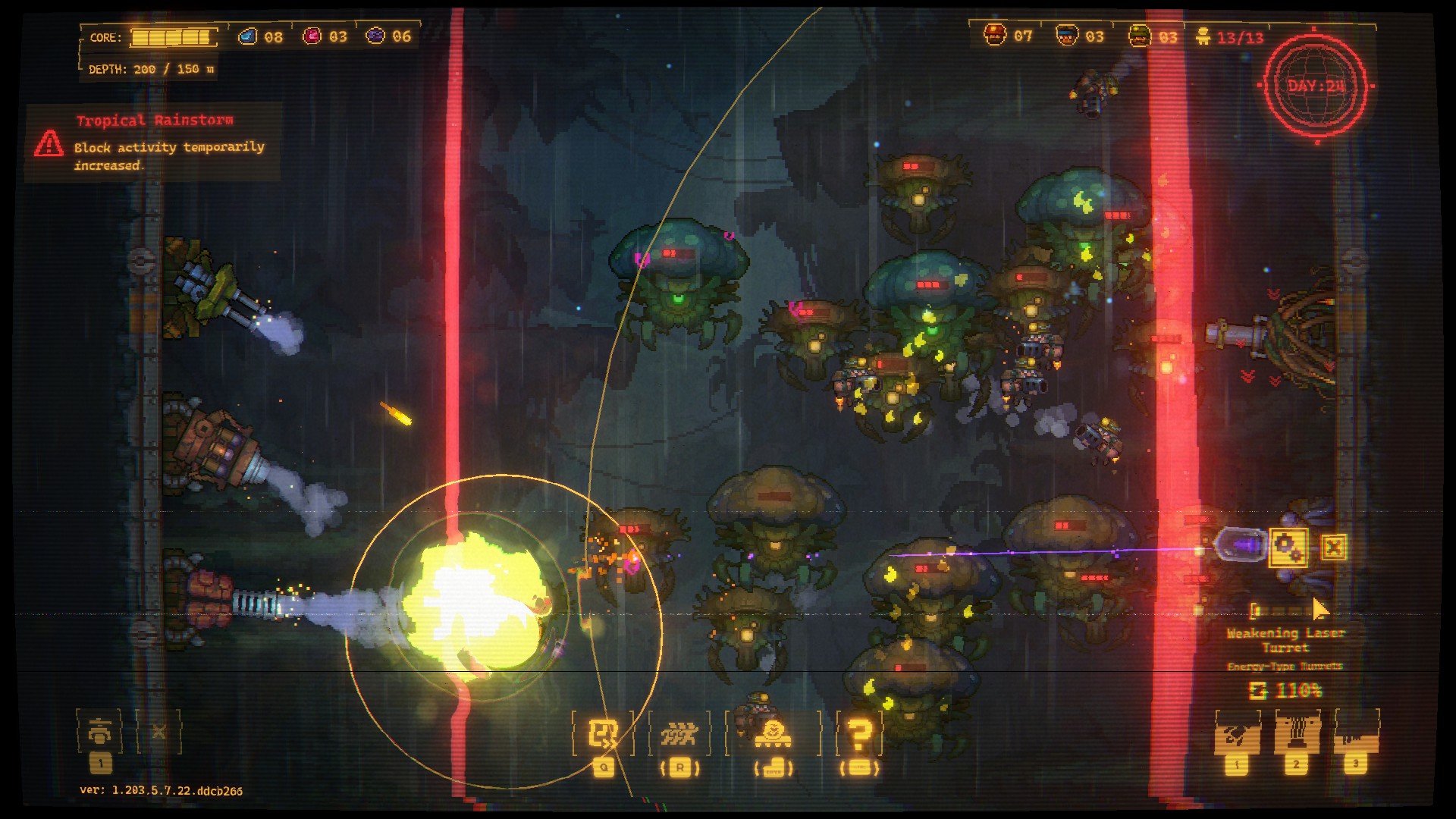Activate the first turret skill slot
The image size is (1456, 819).
coord(1237,733)
